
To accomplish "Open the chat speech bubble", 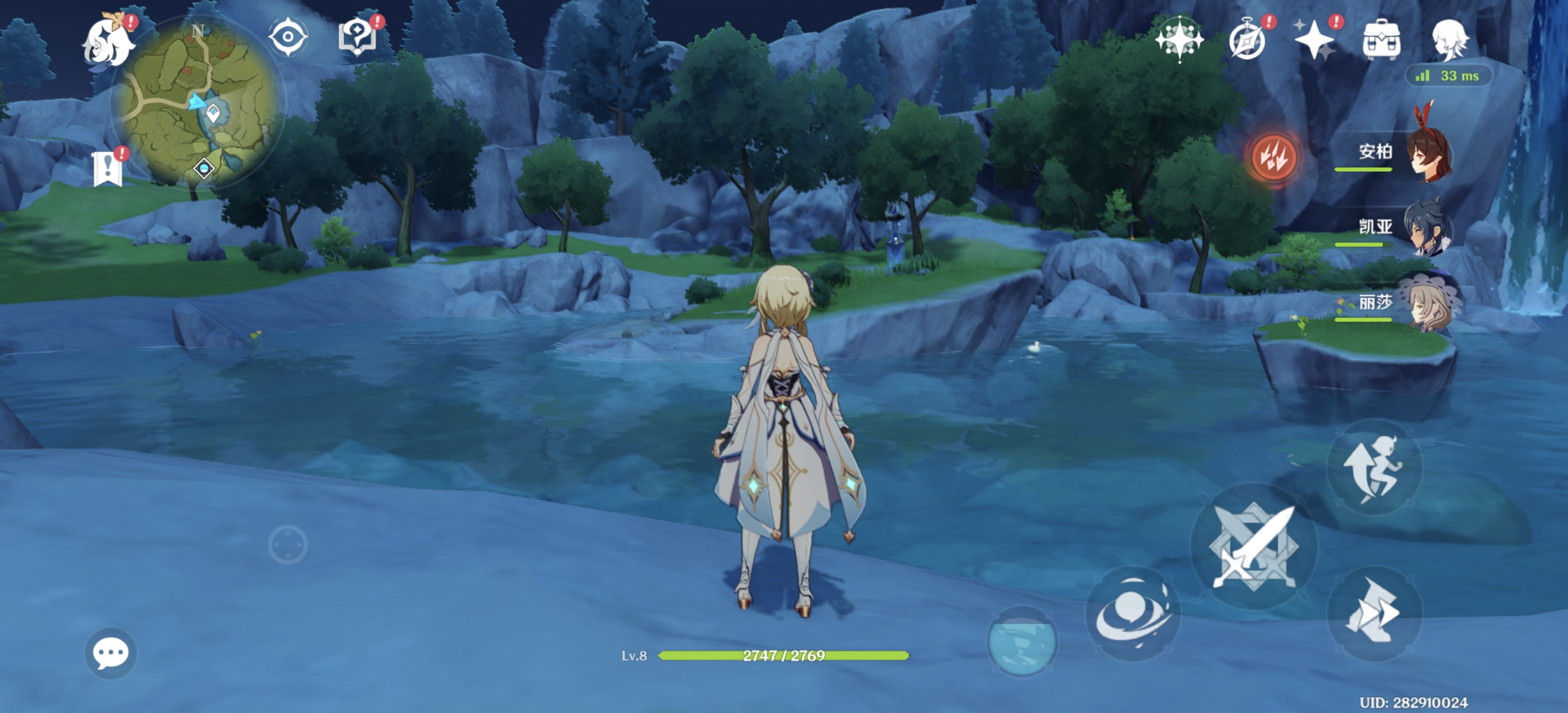I will [x=110, y=653].
